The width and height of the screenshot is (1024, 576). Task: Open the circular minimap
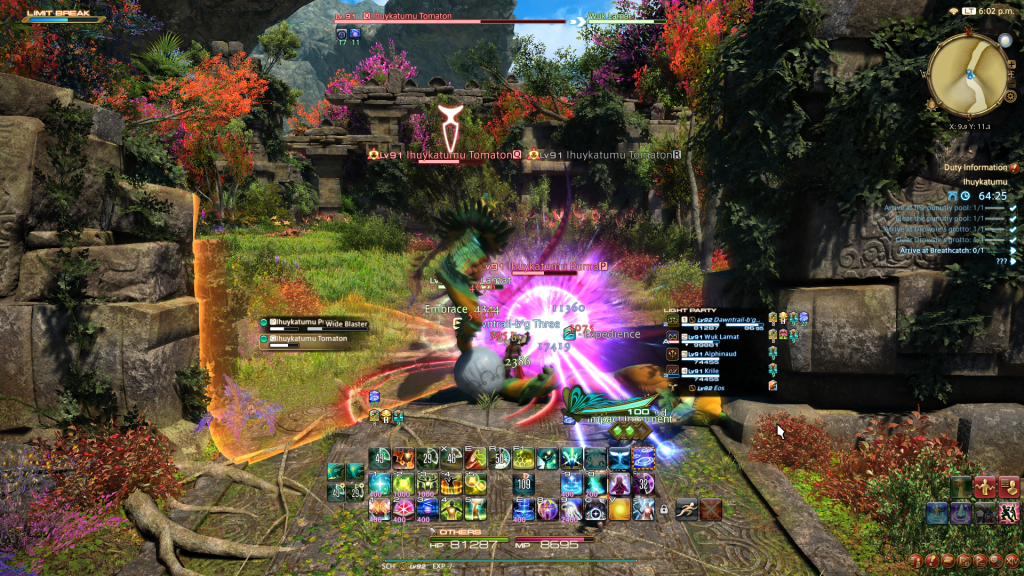tap(967, 74)
